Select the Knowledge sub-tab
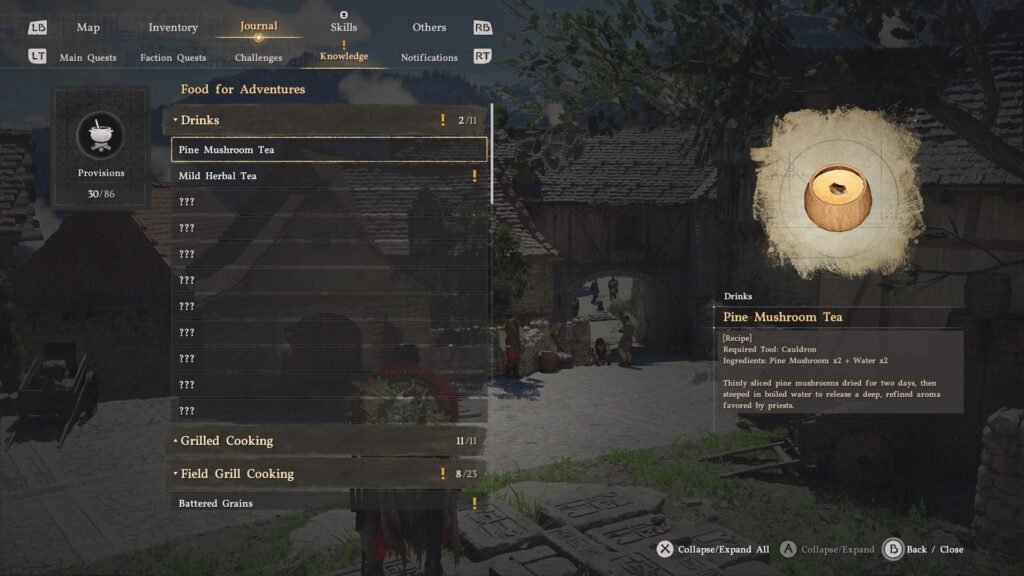 pos(344,56)
